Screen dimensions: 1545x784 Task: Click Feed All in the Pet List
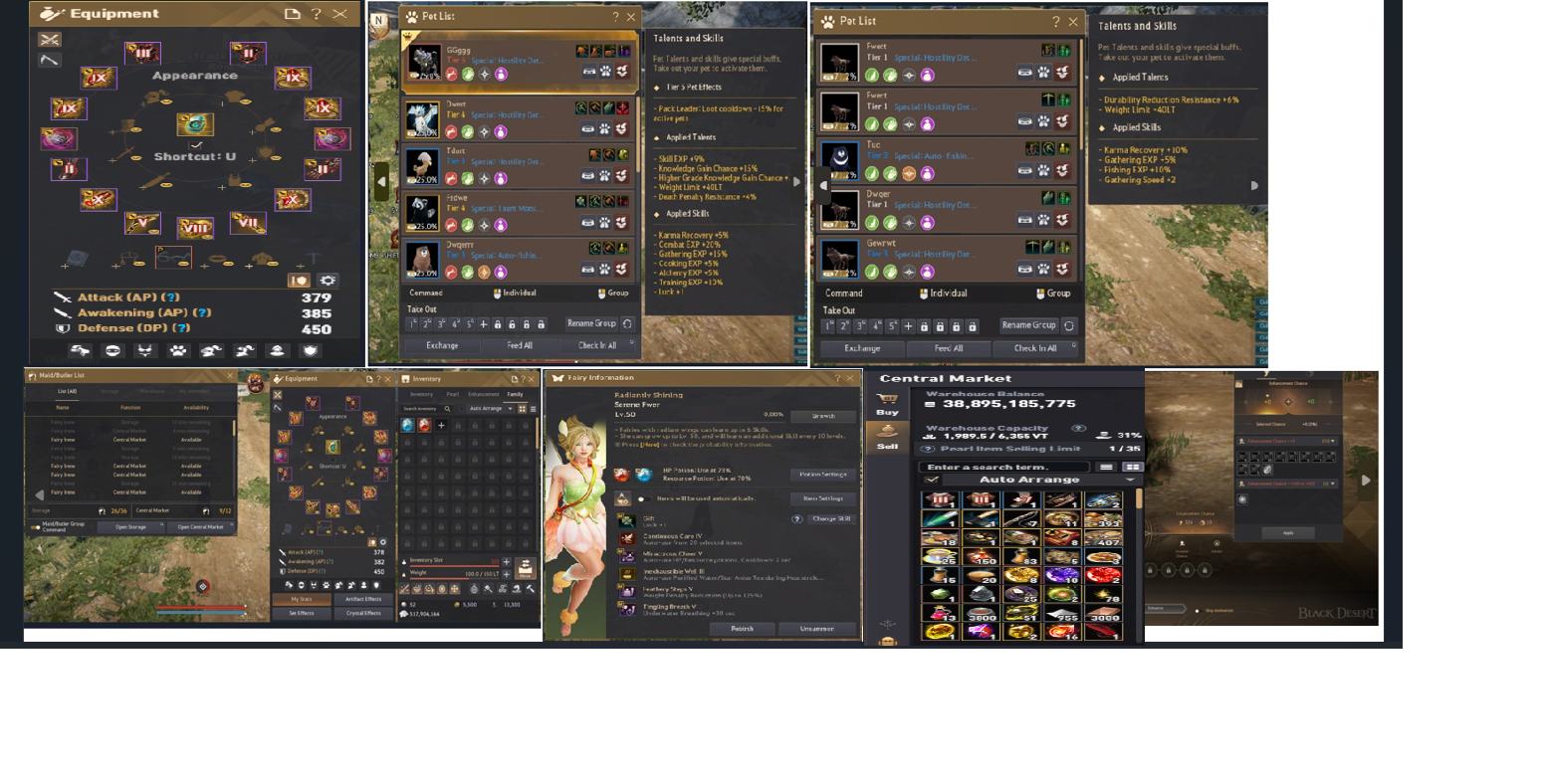[520, 344]
